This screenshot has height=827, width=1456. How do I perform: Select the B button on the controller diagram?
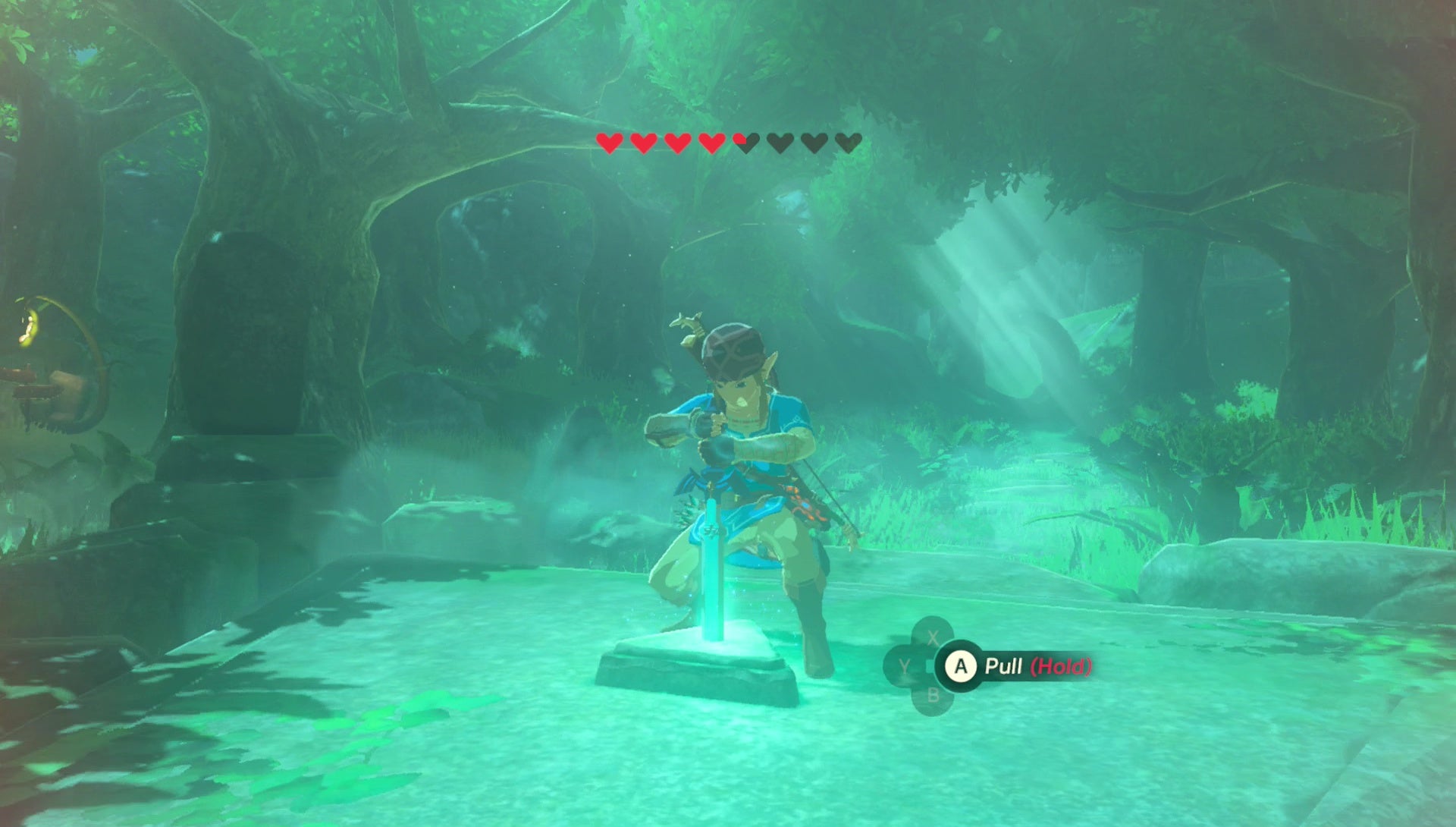pos(933,694)
